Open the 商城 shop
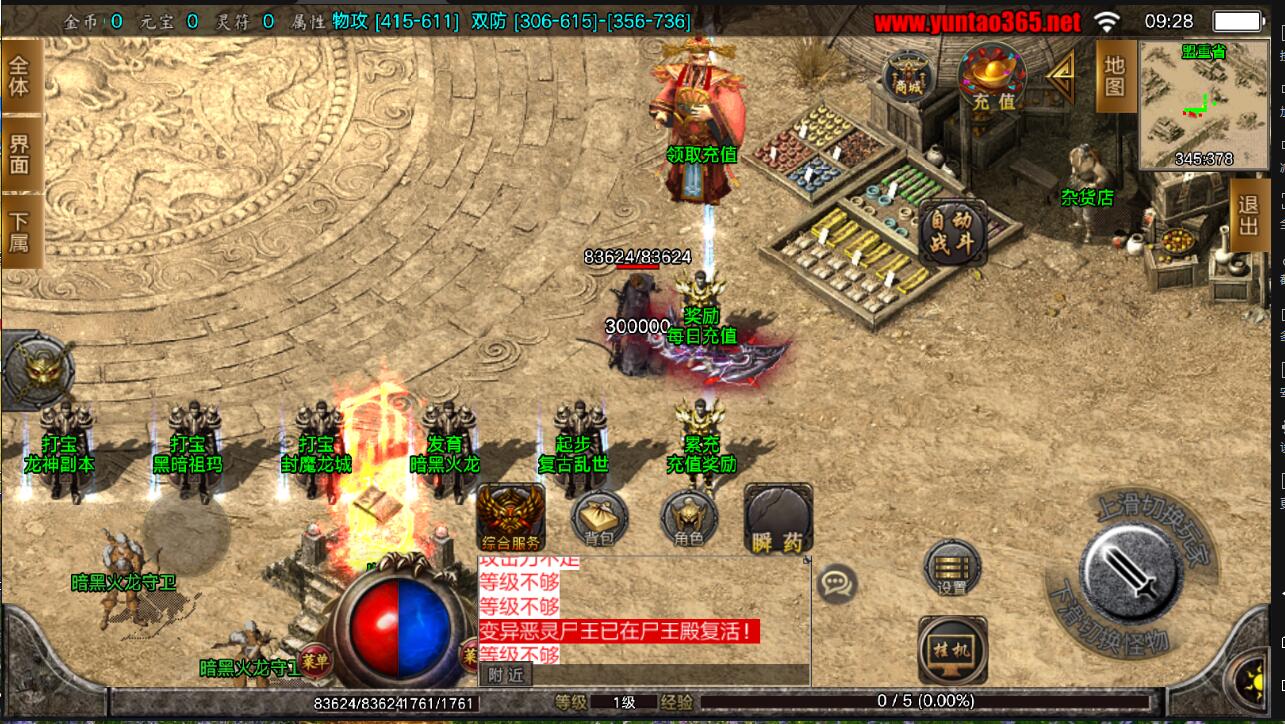 pos(909,76)
